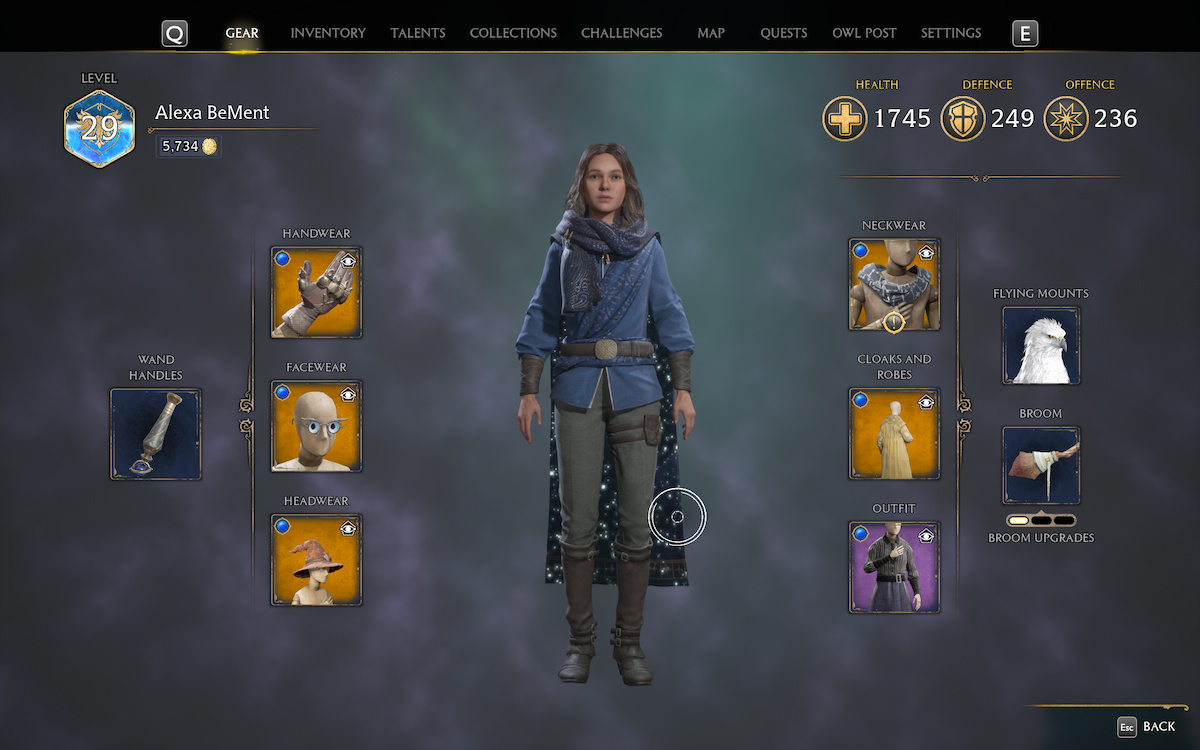Open the Map tab
Viewport: 1200px width, 750px height.
point(711,33)
